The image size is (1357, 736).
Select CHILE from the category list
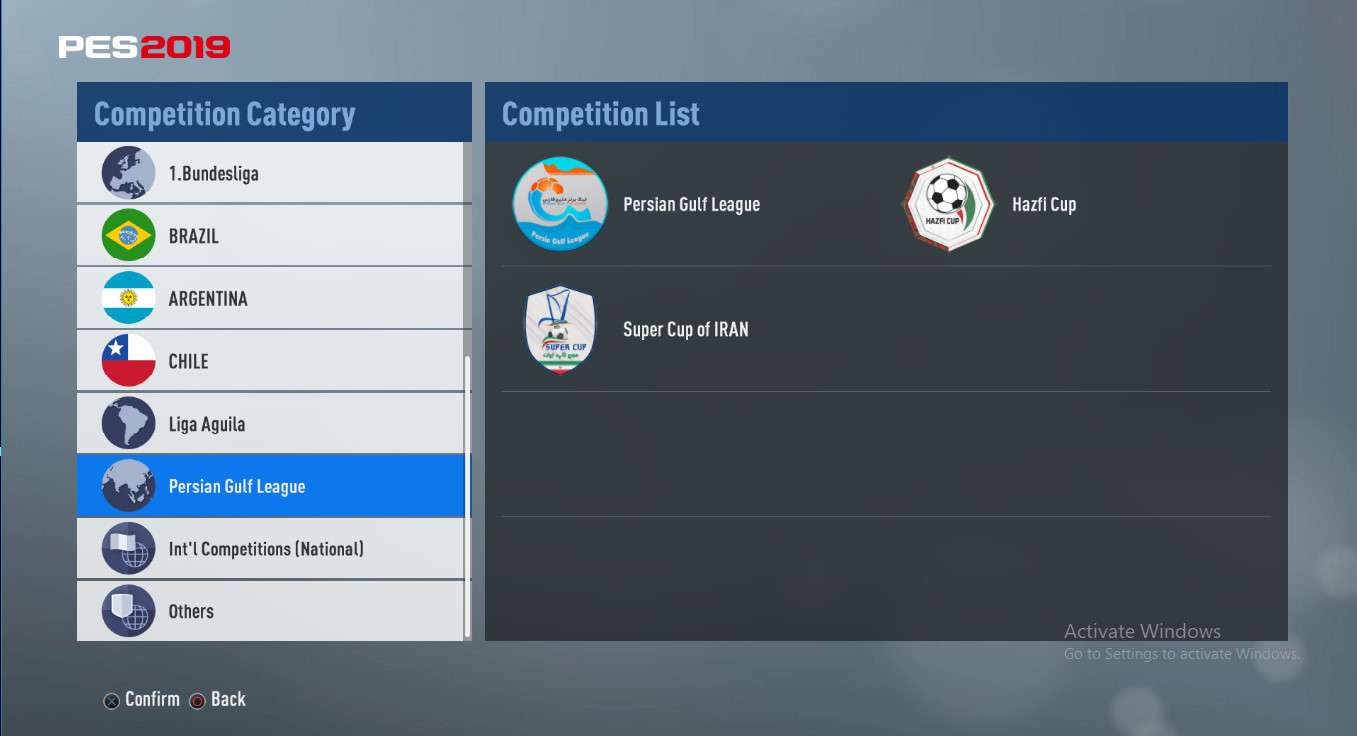(270, 361)
